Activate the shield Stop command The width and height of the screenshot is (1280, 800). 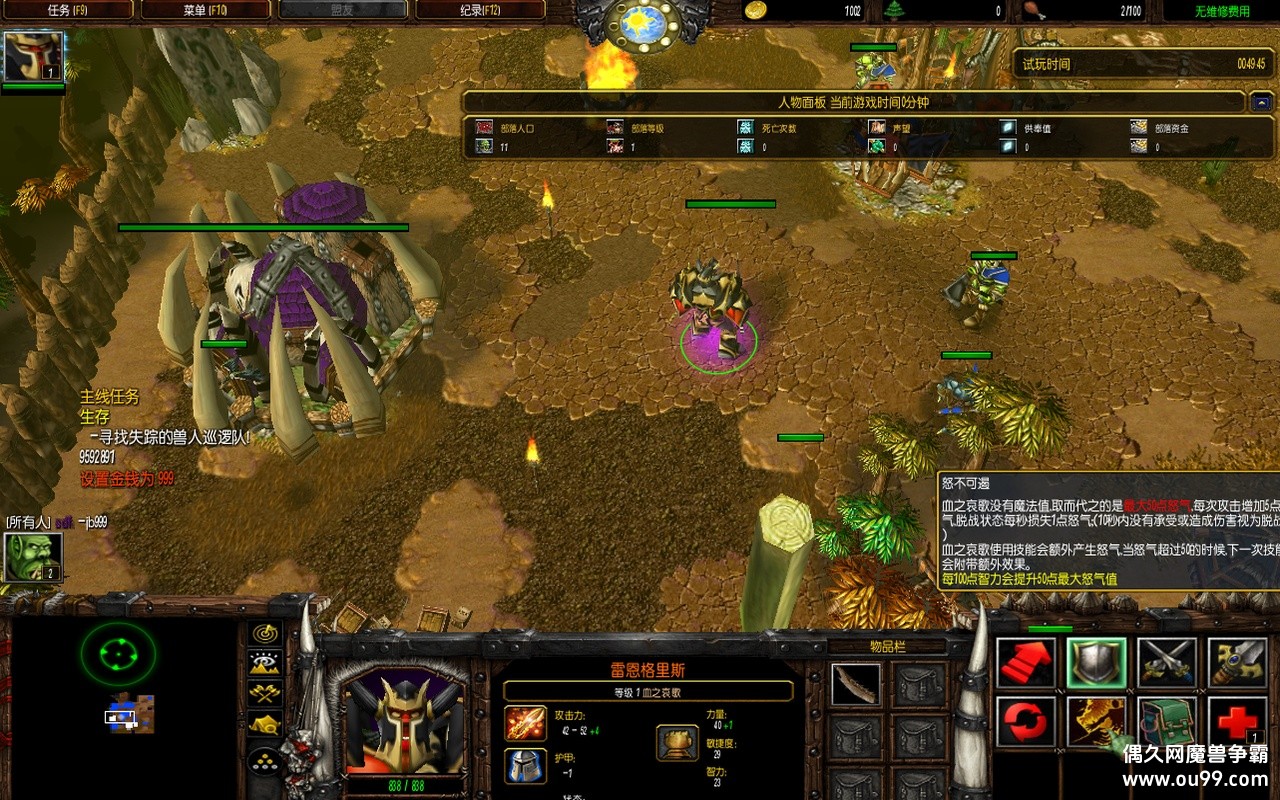1096,663
